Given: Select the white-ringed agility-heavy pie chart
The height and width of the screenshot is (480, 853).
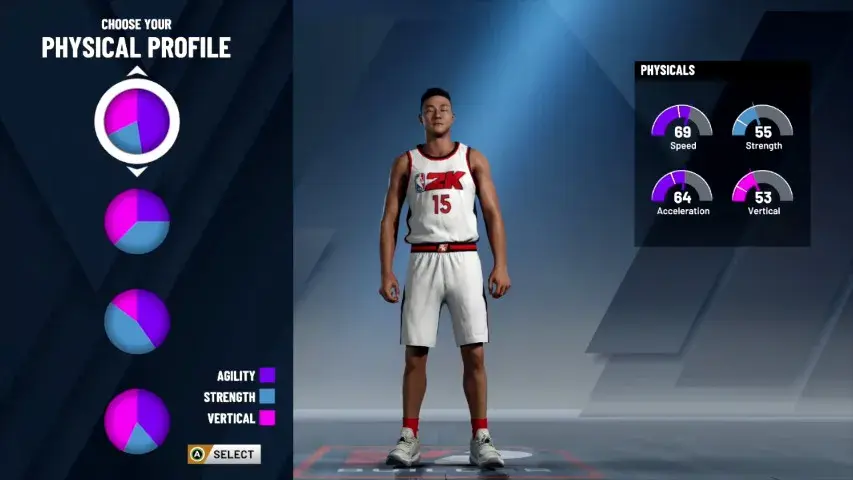Looking at the screenshot, I should [137, 121].
